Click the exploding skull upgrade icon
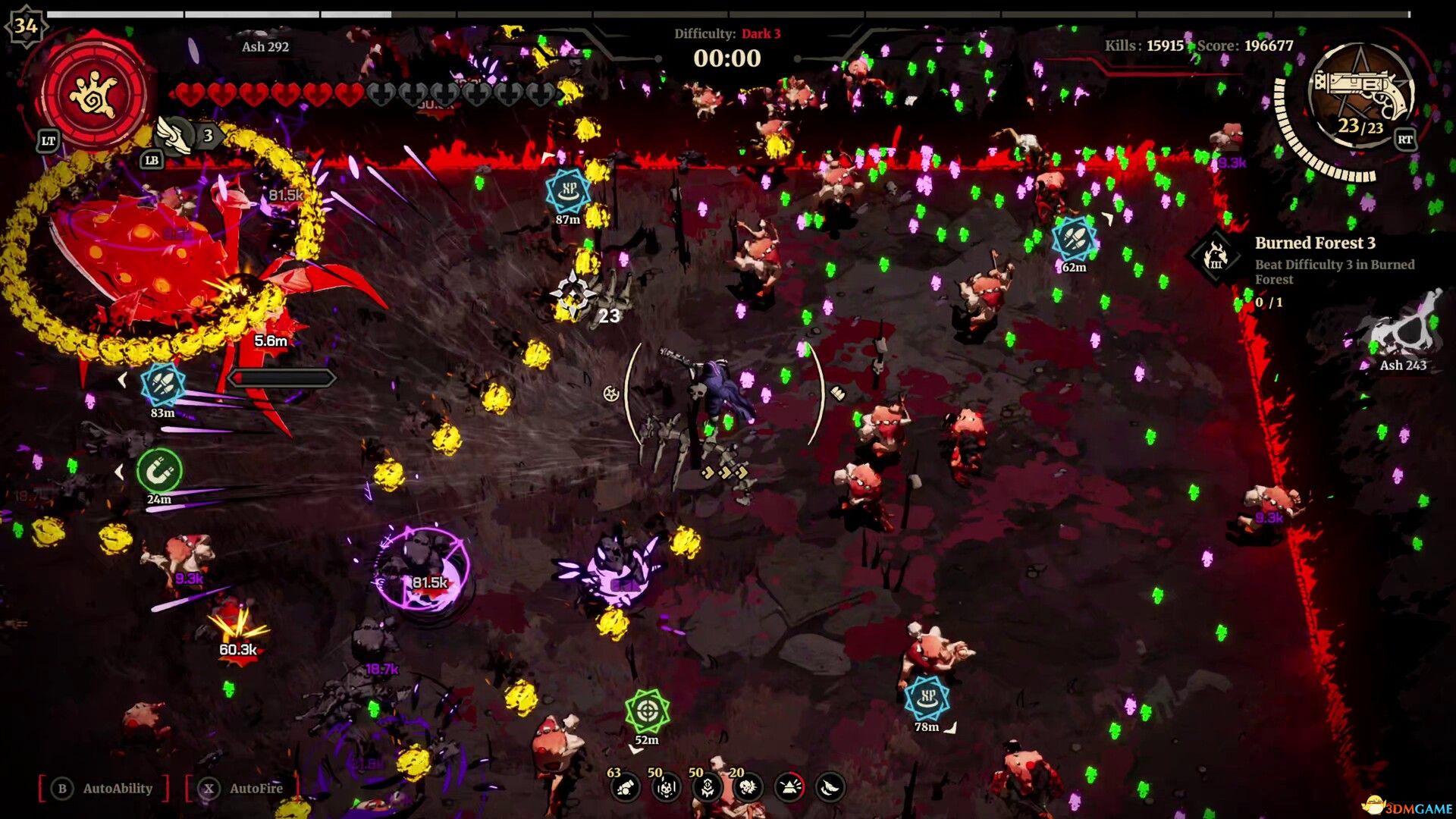 pos(748,789)
